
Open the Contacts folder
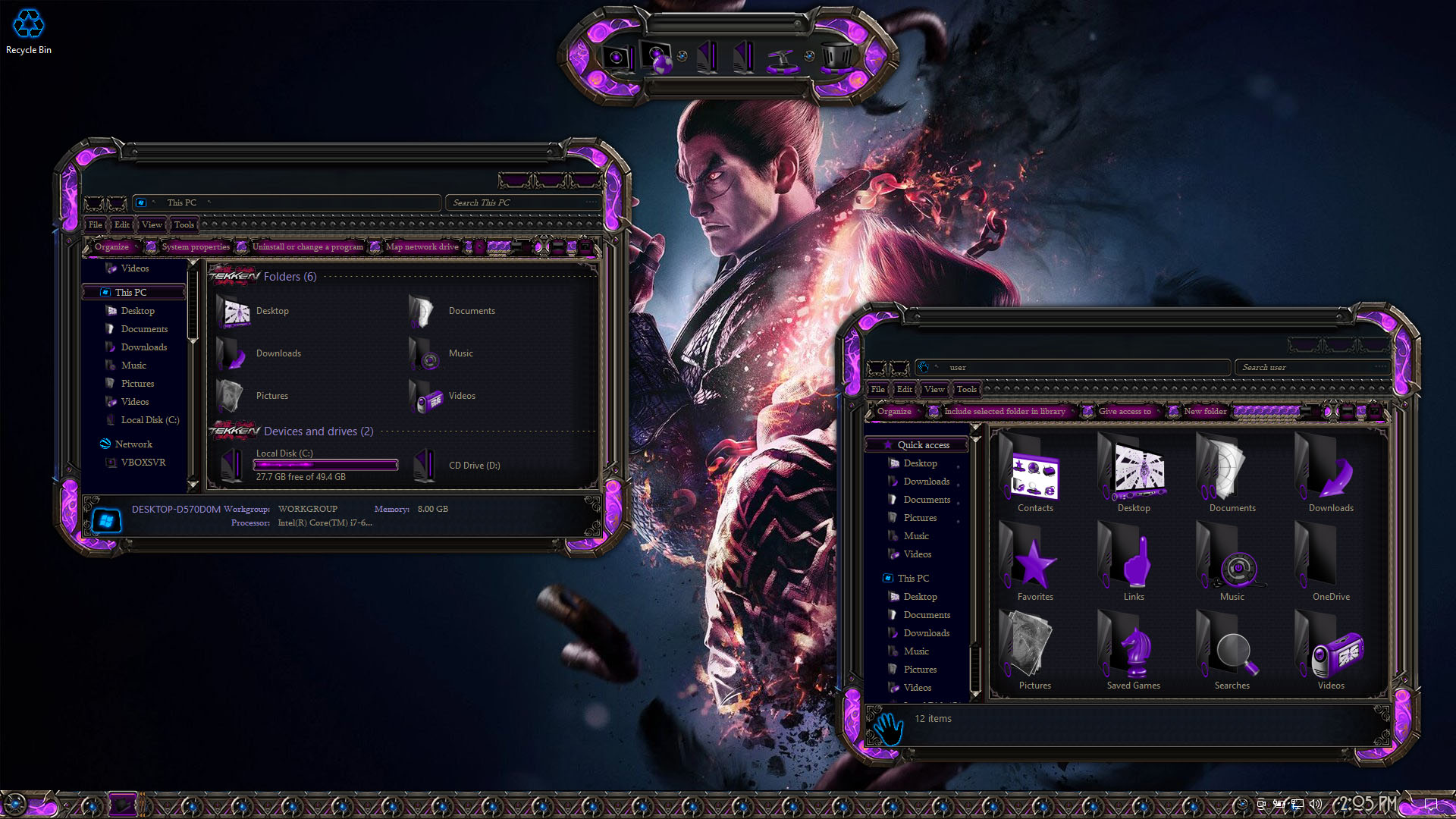click(1035, 478)
